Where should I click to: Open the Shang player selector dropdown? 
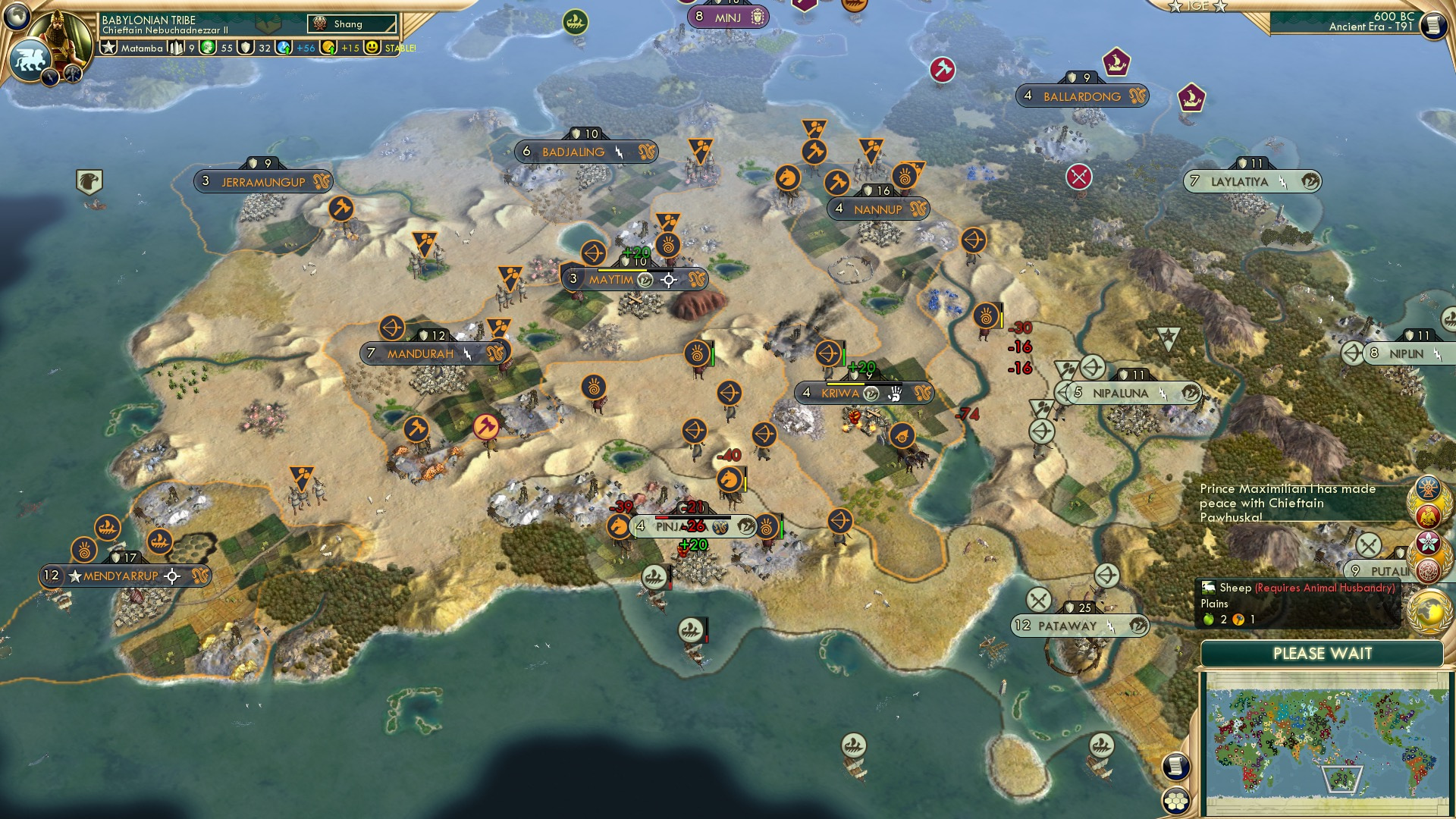[x=353, y=24]
